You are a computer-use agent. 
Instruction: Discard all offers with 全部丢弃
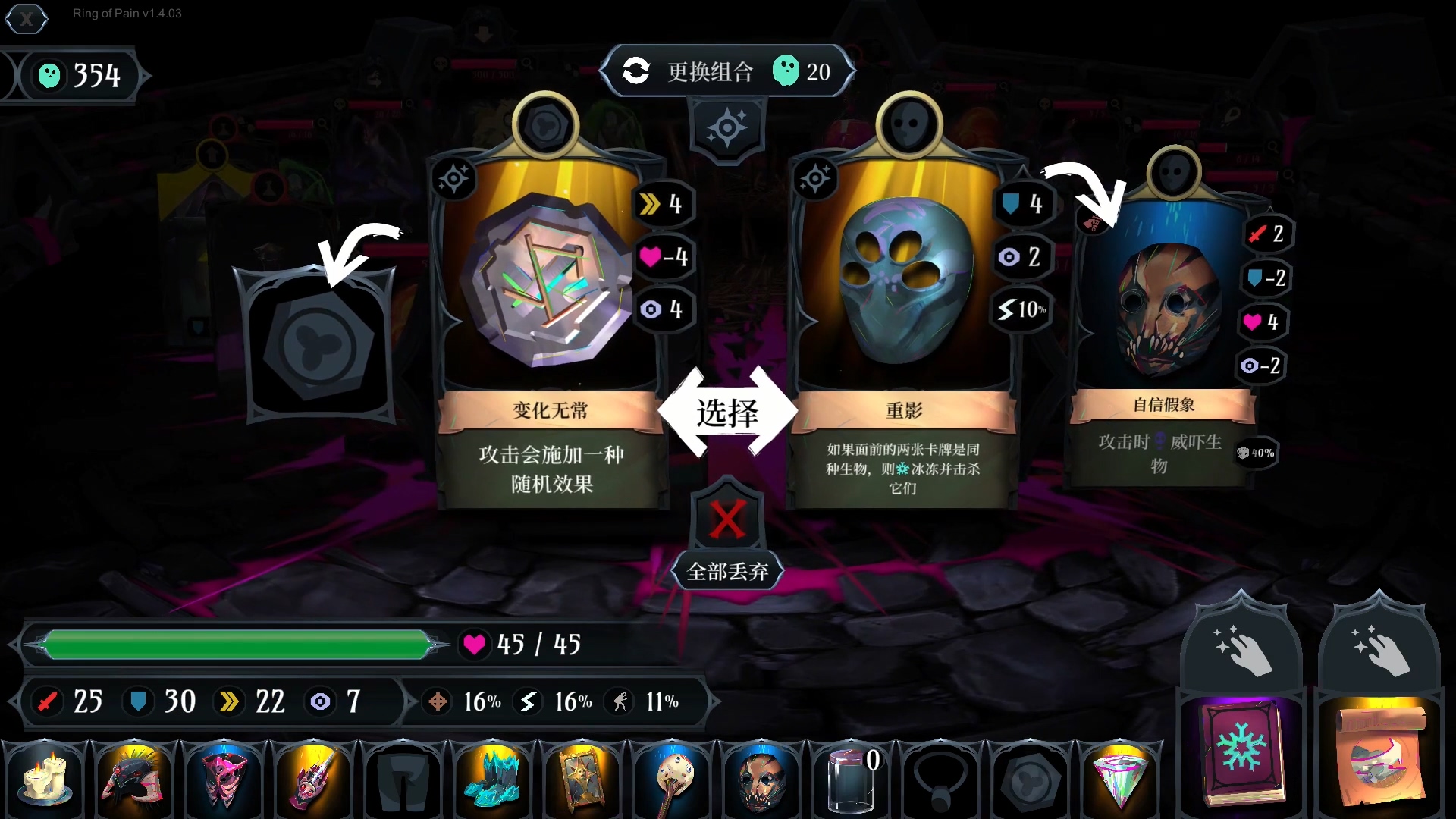pyautogui.click(x=727, y=571)
